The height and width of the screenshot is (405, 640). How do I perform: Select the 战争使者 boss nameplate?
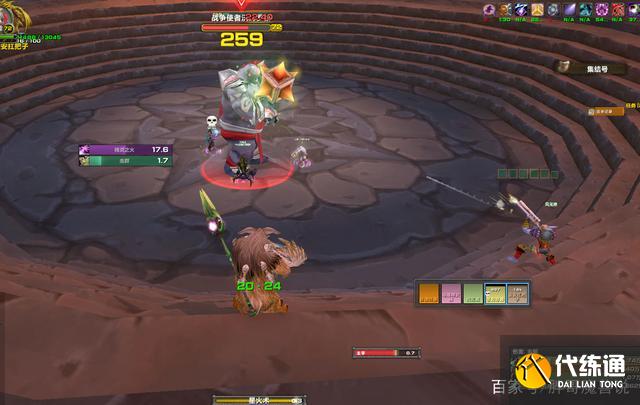(x=241, y=17)
